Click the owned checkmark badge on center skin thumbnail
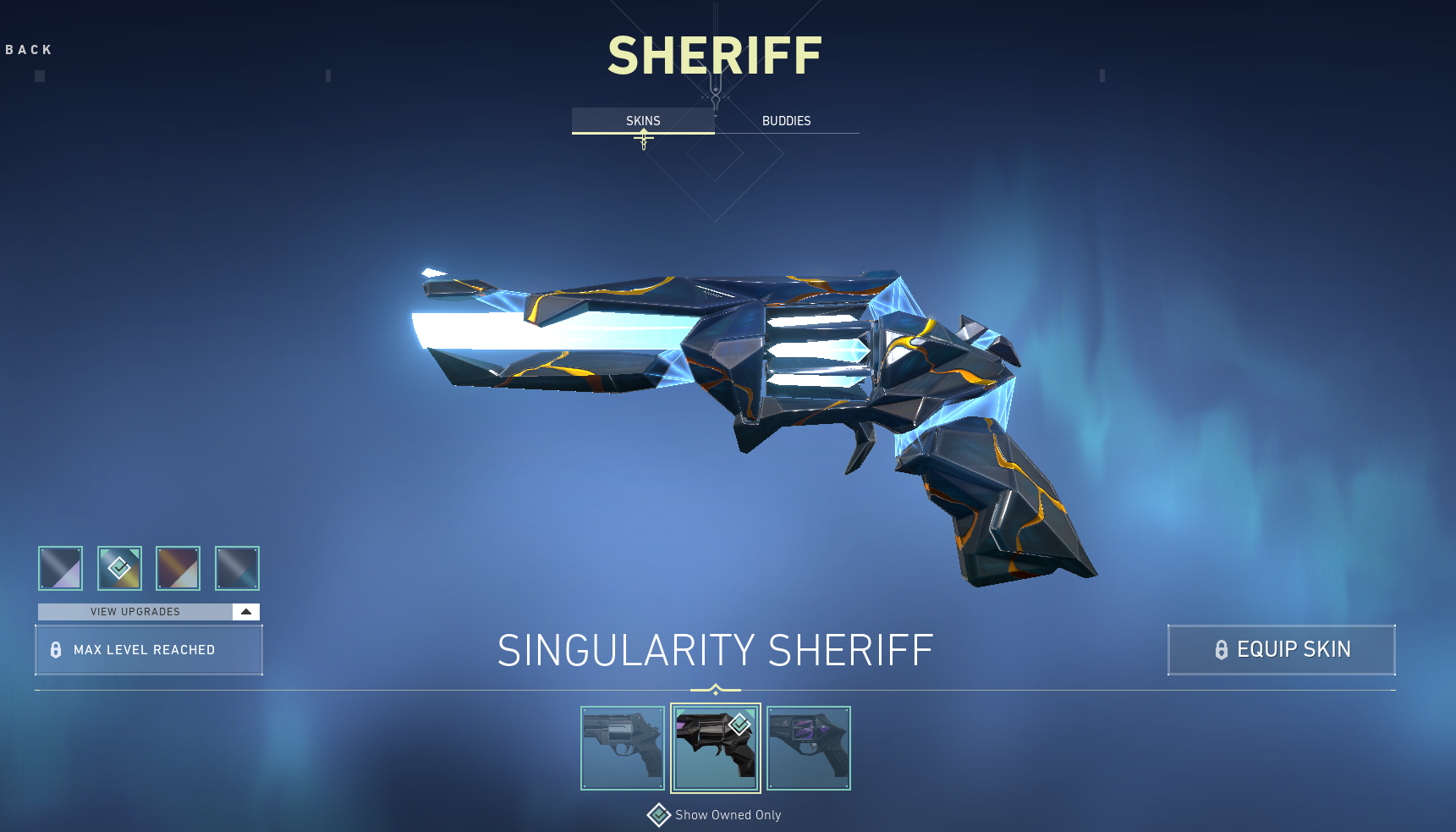1456x832 pixels. (x=739, y=724)
